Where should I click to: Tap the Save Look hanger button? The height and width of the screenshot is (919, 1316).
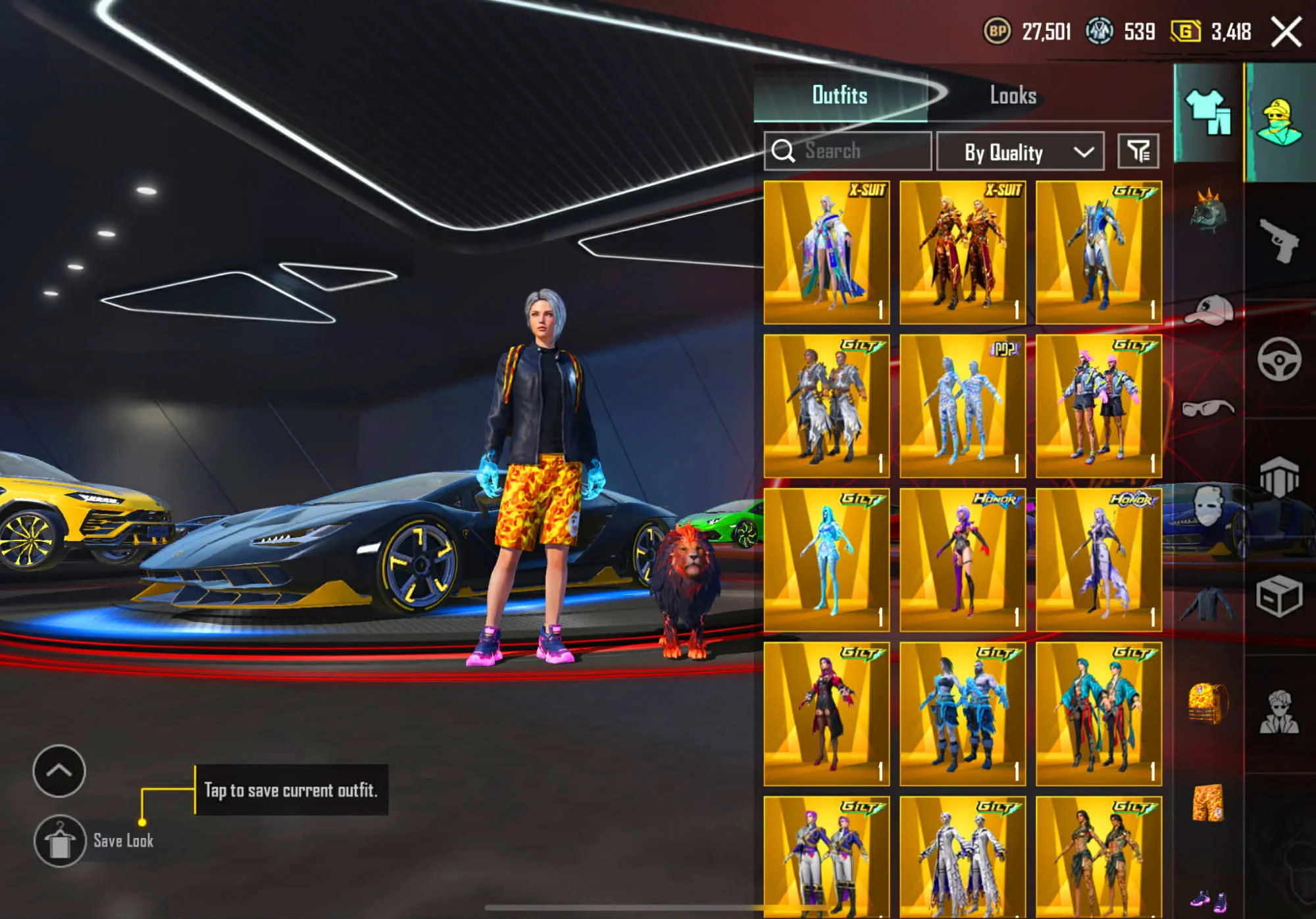pos(60,841)
